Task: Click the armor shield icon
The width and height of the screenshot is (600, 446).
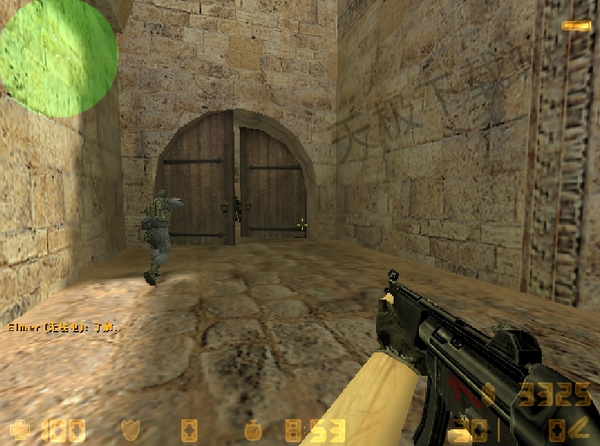Action: [130, 431]
